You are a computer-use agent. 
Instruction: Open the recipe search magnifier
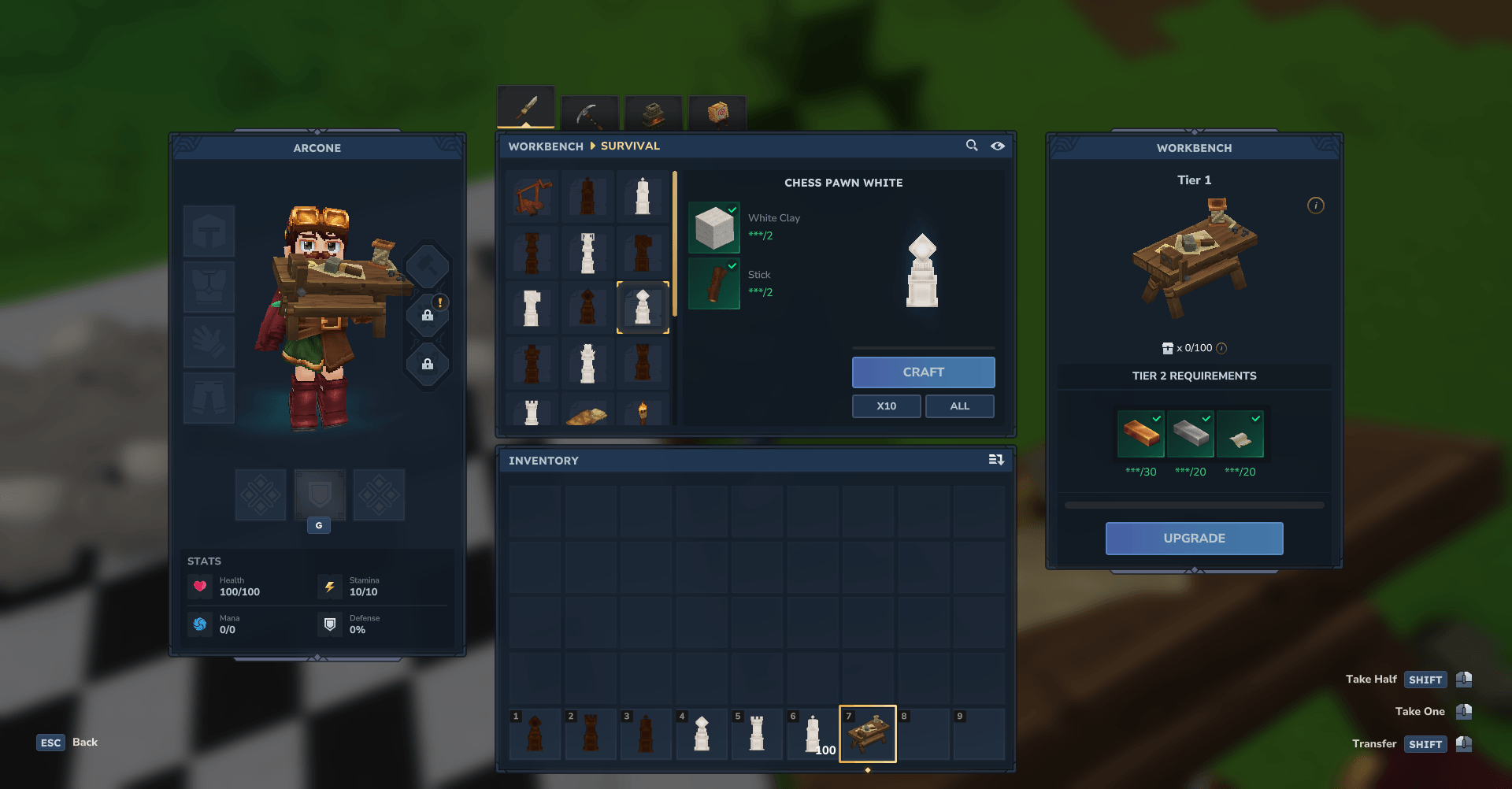click(972, 146)
